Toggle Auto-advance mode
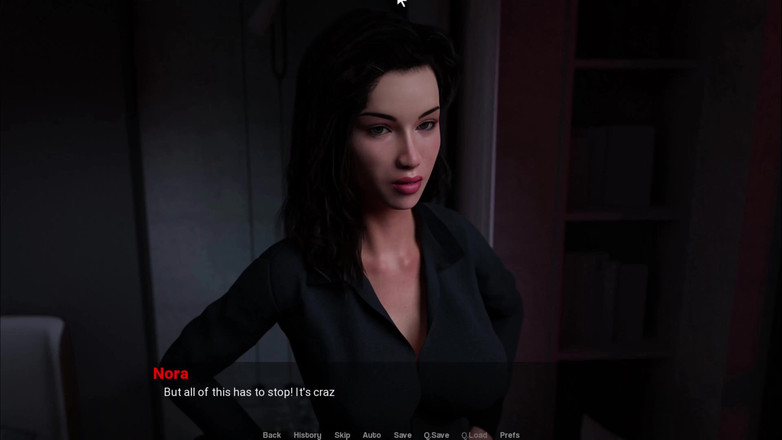 point(371,435)
